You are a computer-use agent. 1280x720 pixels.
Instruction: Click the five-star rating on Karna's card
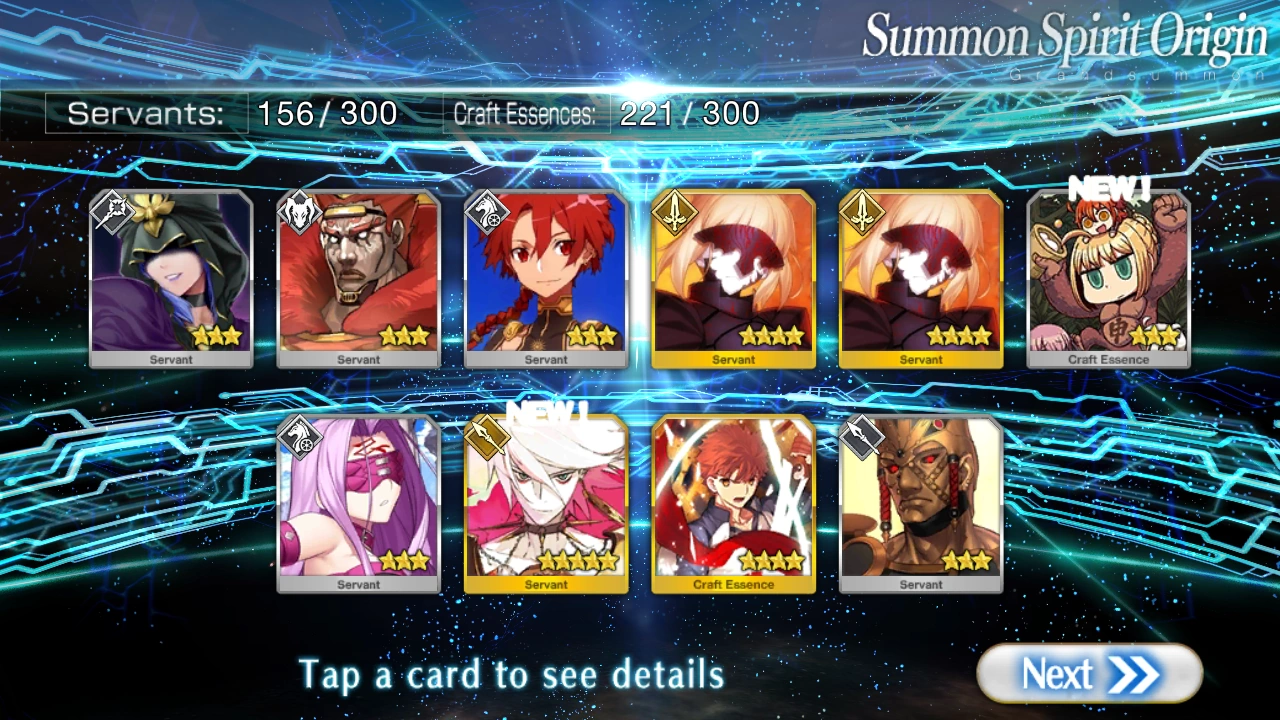[x=577, y=561]
